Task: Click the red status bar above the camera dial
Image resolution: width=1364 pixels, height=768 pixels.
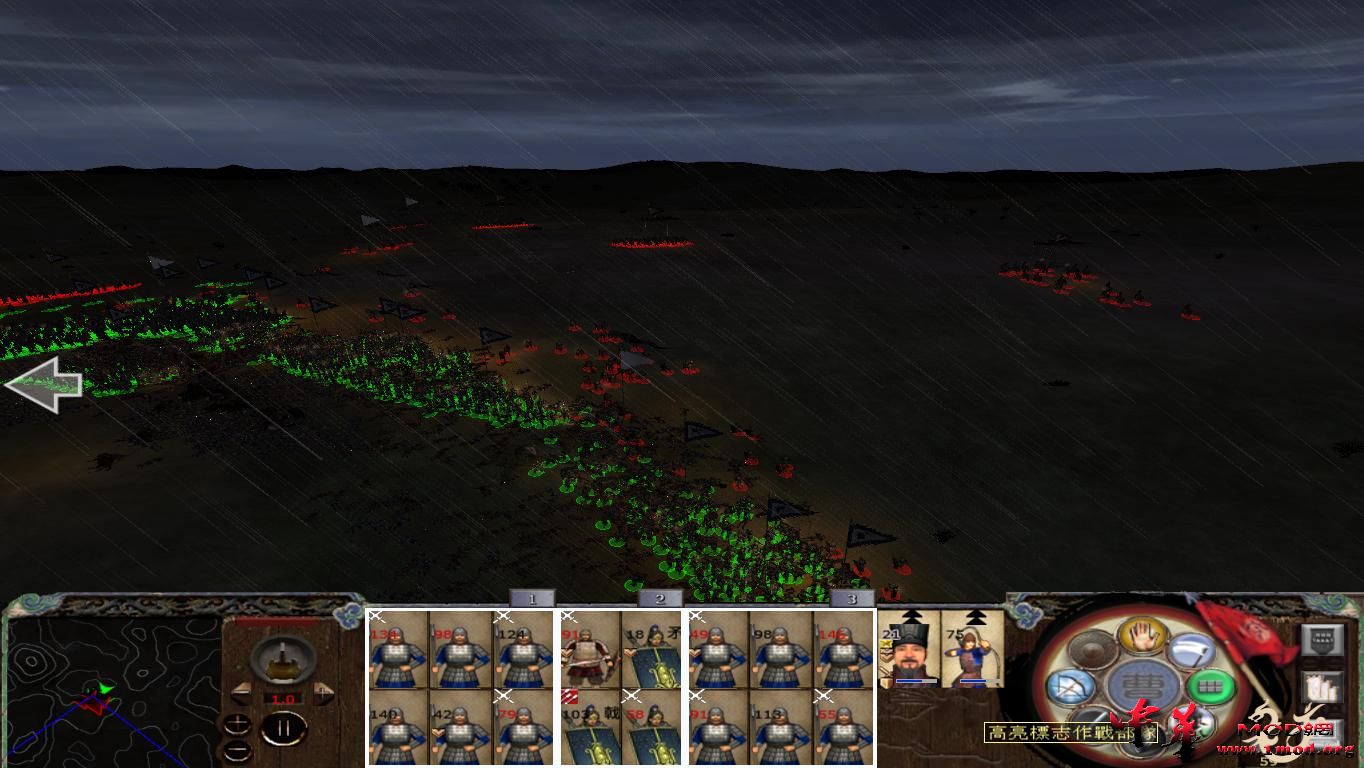Action: 274,619
